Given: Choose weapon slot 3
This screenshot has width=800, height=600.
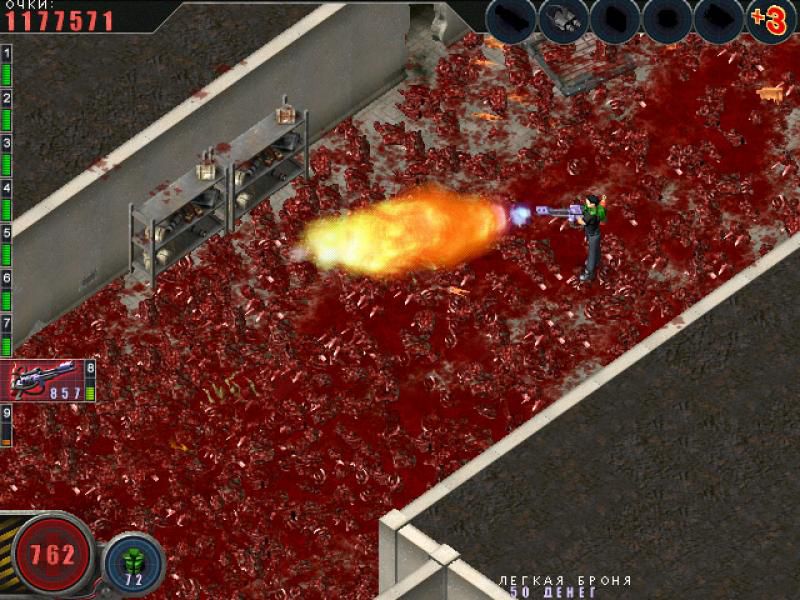Looking at the screenshot, I should [6, 155].
